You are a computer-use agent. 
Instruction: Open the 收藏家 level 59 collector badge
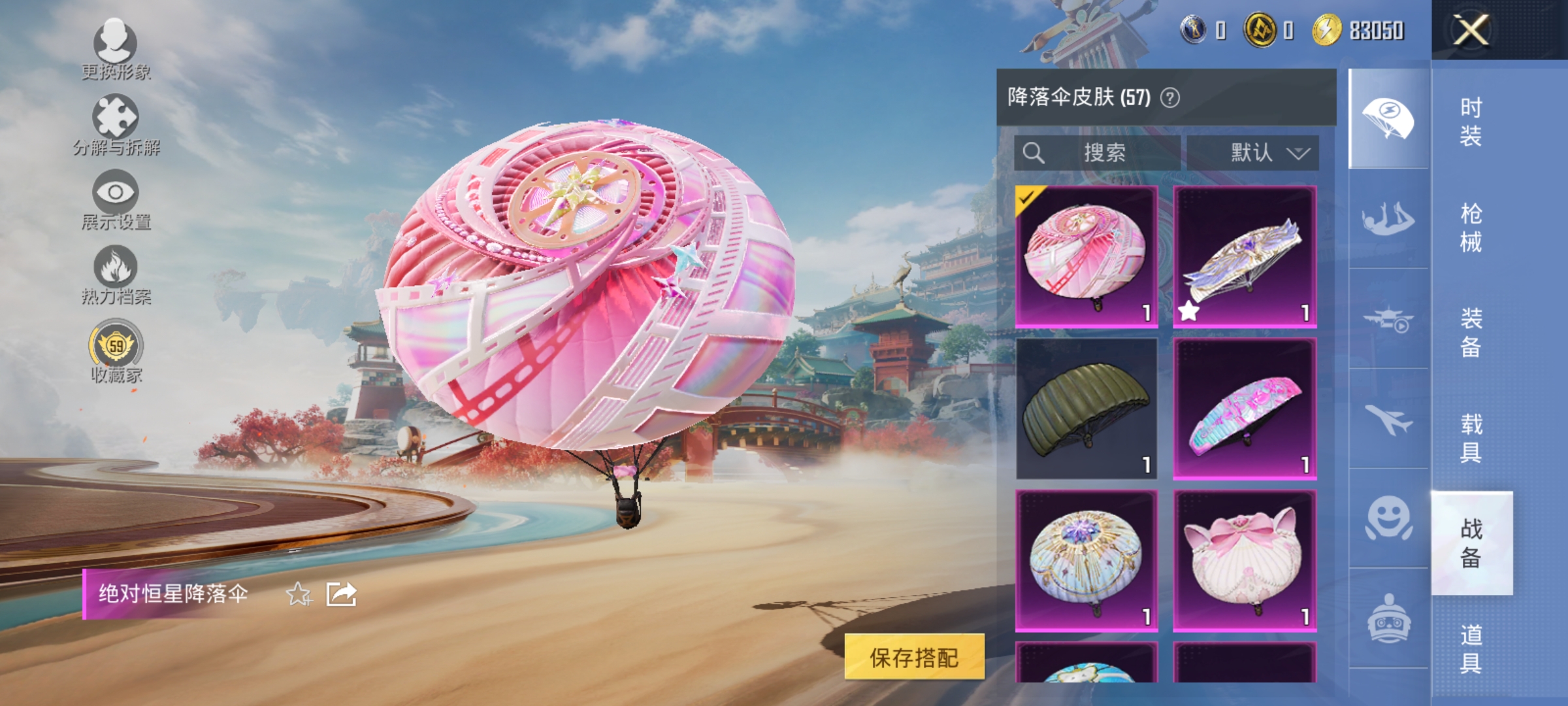[116, 343]
